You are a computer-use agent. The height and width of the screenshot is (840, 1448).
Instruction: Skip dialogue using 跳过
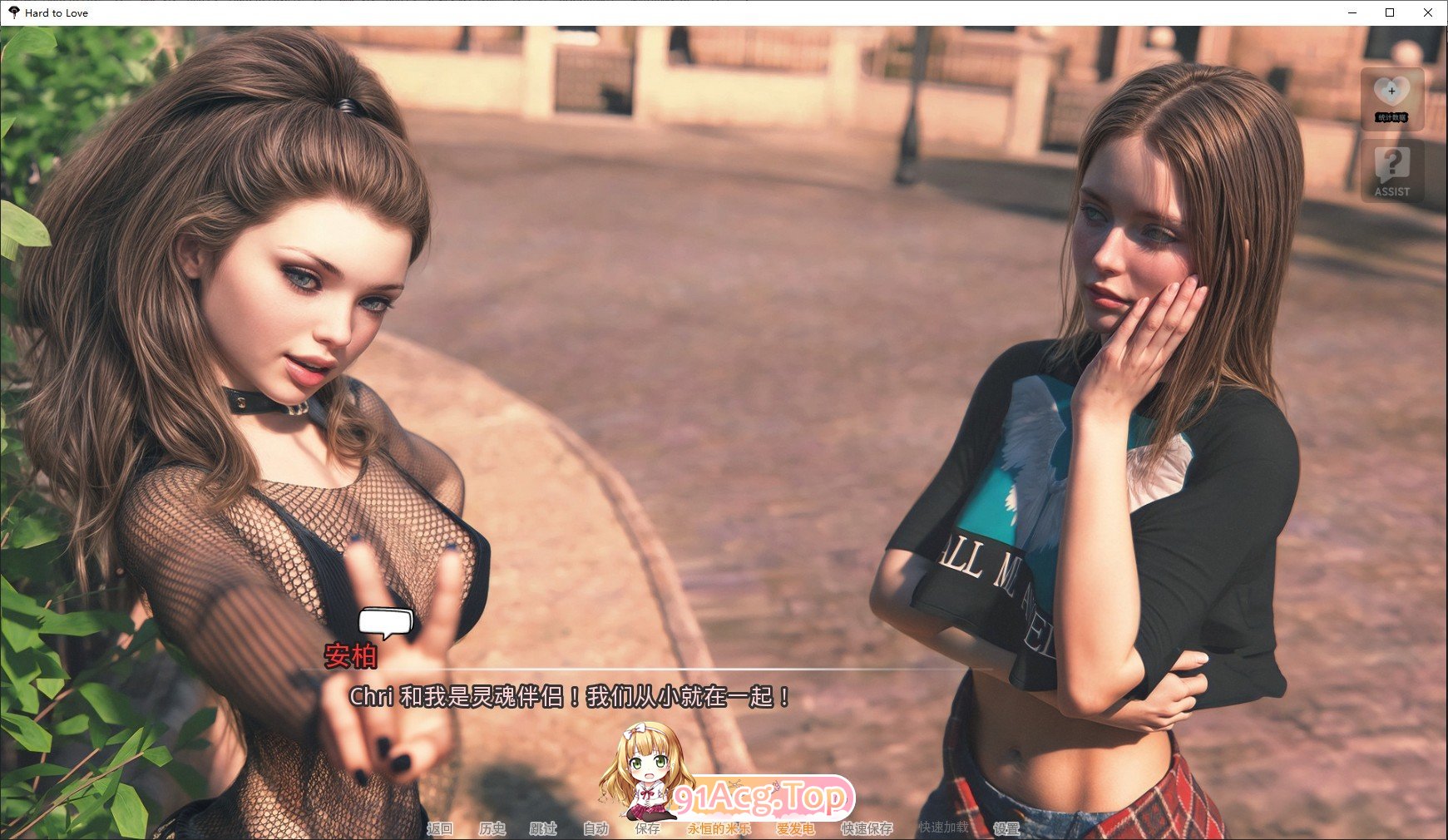[543, 828]
